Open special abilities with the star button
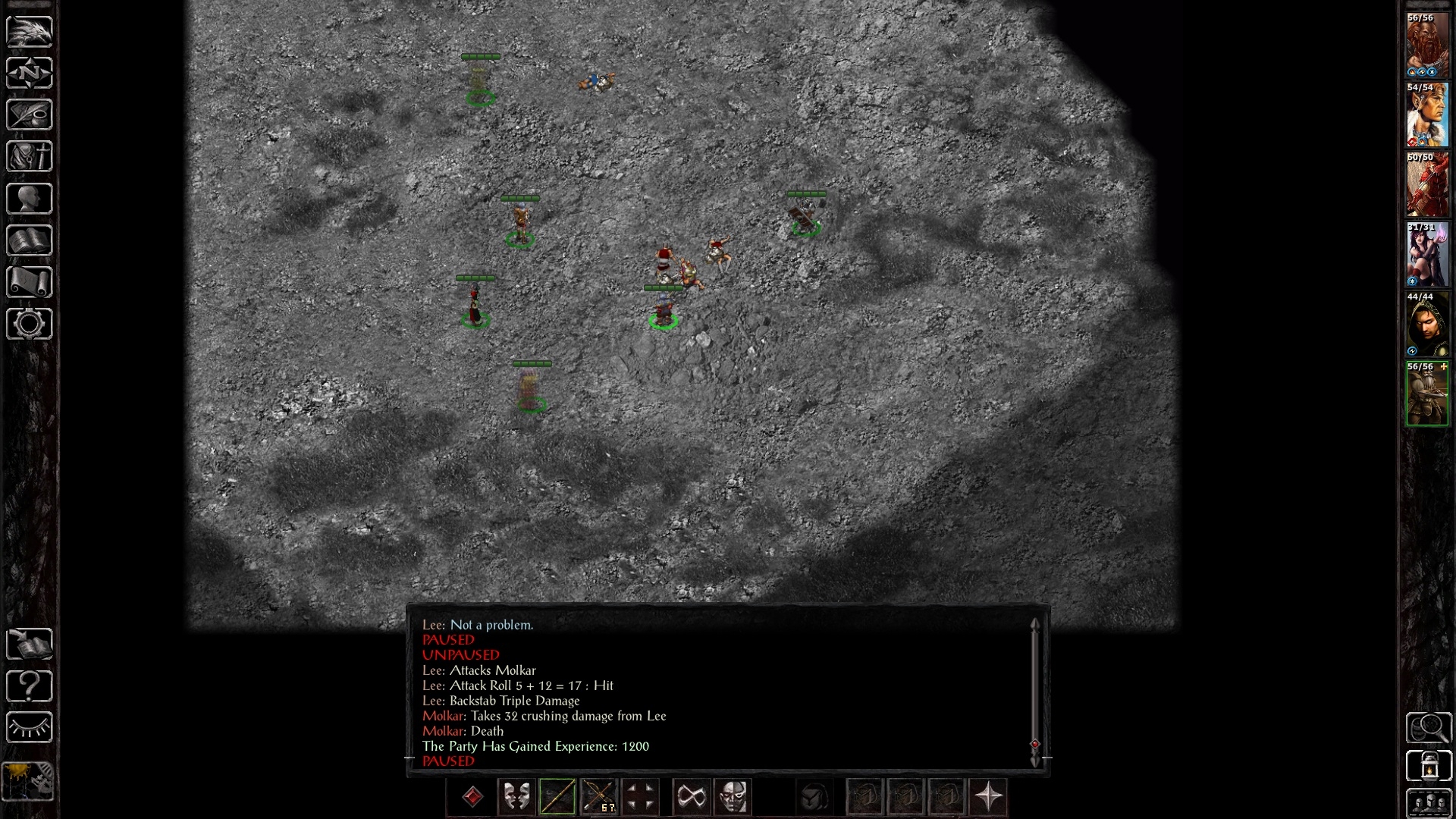 coord(988,797)
